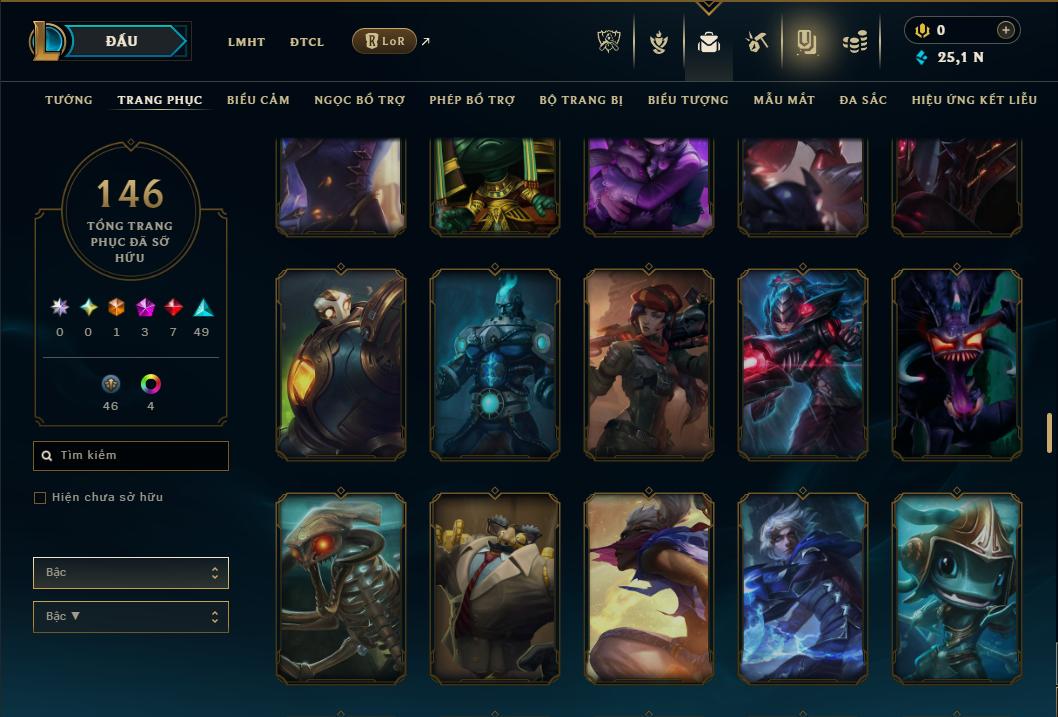This screenshot has height=717, width=1058.
Task: Add currency with the plus button
Action: (1005, 30)
